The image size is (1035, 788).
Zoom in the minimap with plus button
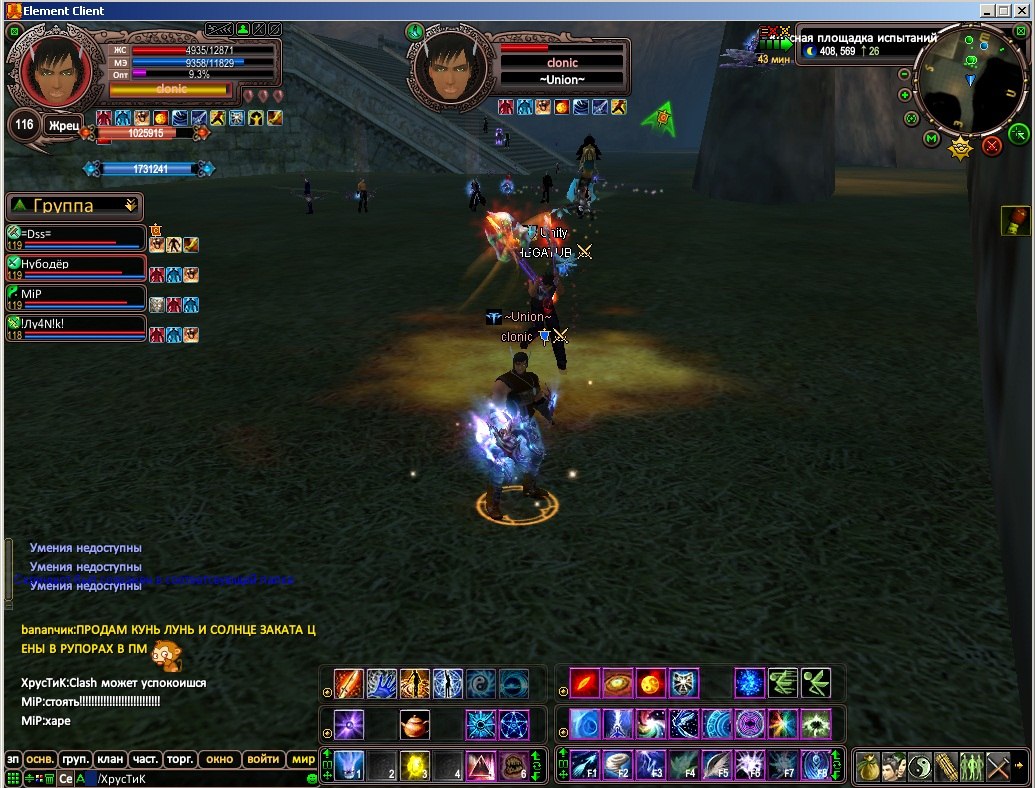click(905, 95)
